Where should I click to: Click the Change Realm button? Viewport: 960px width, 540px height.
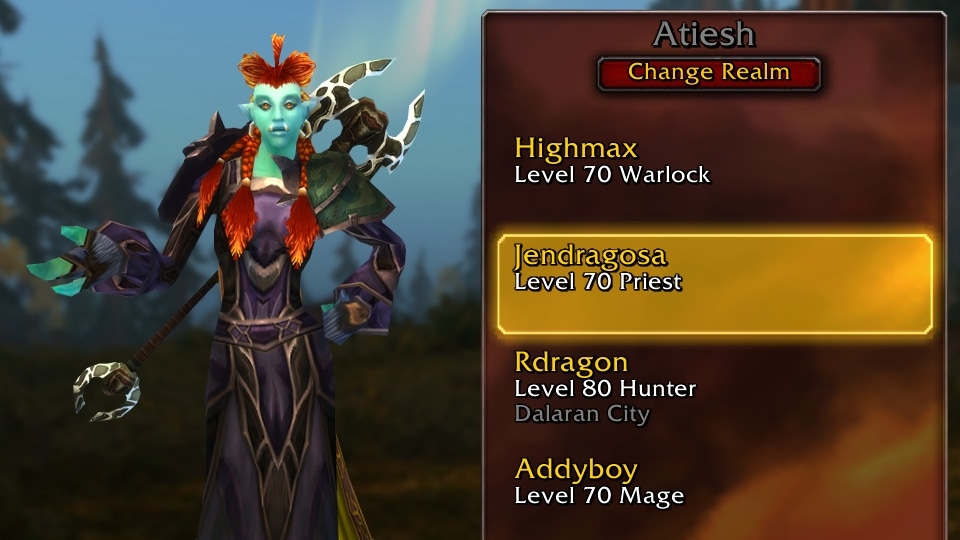coord(708,73)
